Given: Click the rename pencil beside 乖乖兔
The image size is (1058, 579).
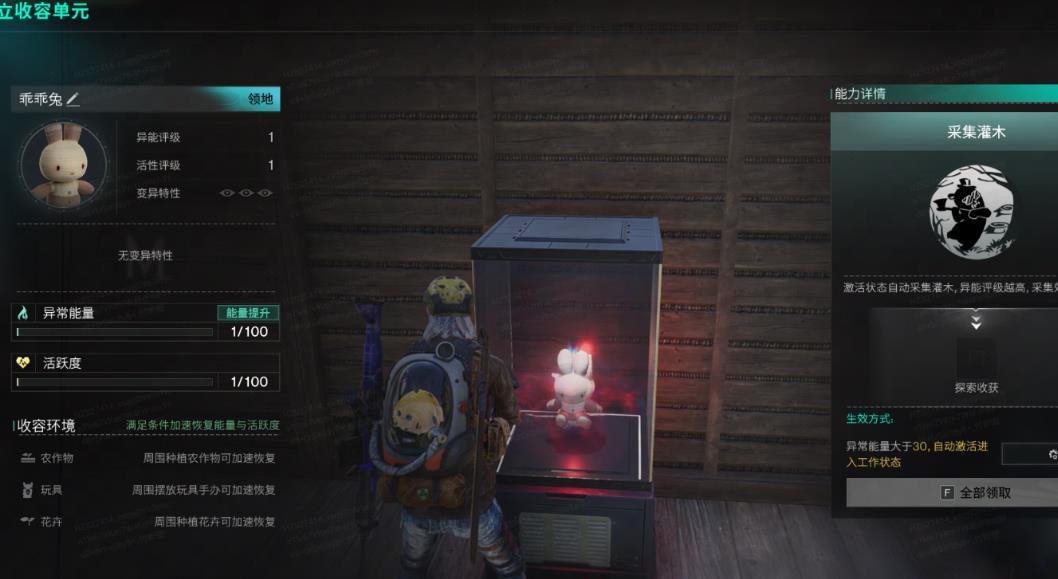Looking at the screenshot, I should coord(73,99).
